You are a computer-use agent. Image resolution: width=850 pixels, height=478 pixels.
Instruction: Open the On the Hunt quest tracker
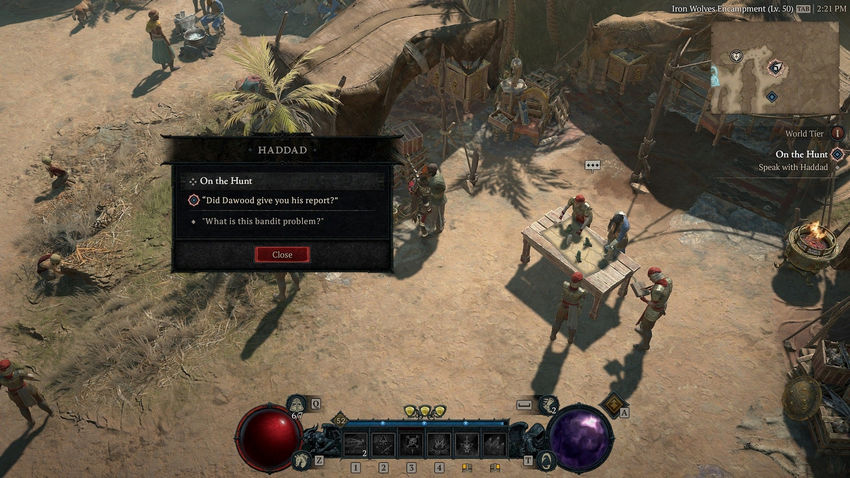tap(837, 154)
